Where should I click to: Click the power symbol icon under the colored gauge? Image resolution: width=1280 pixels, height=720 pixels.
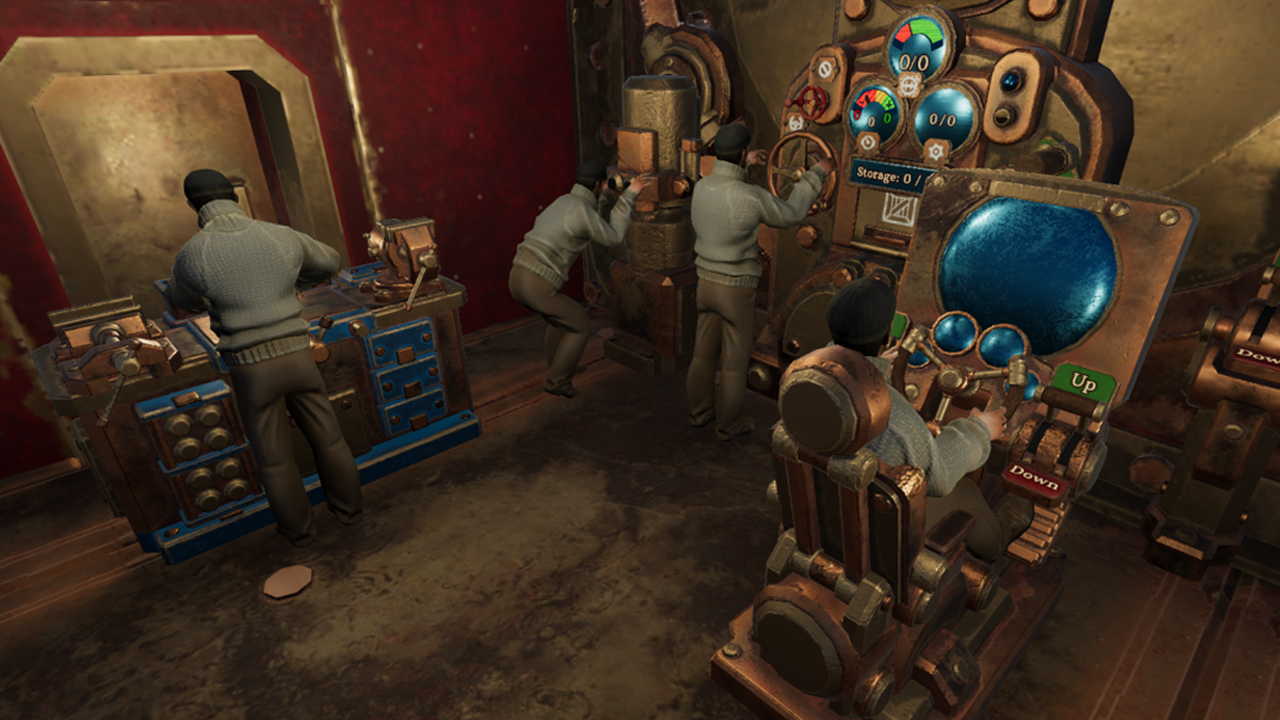(867, 141)
